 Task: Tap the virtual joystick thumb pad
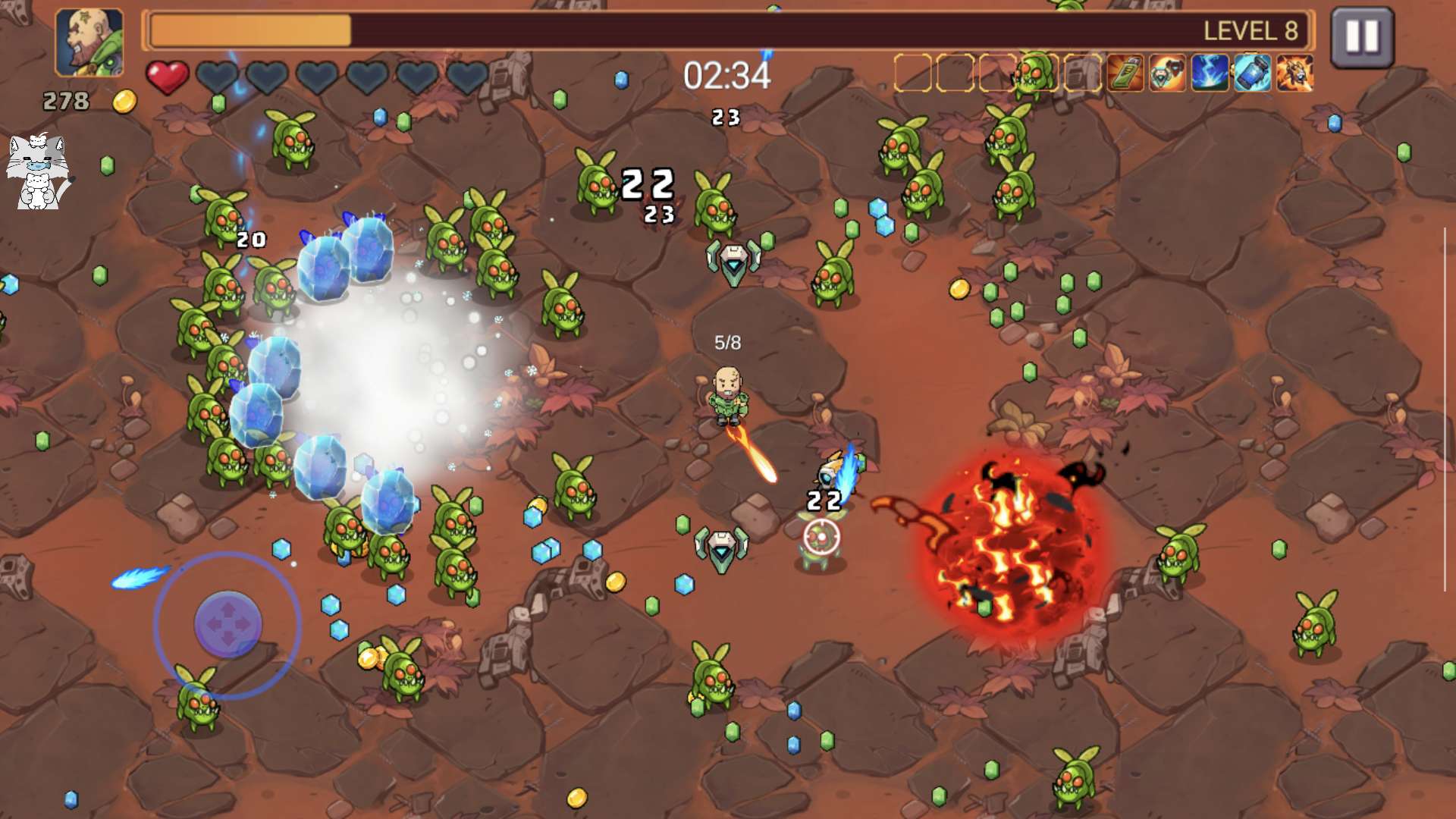tap(228, 623)
